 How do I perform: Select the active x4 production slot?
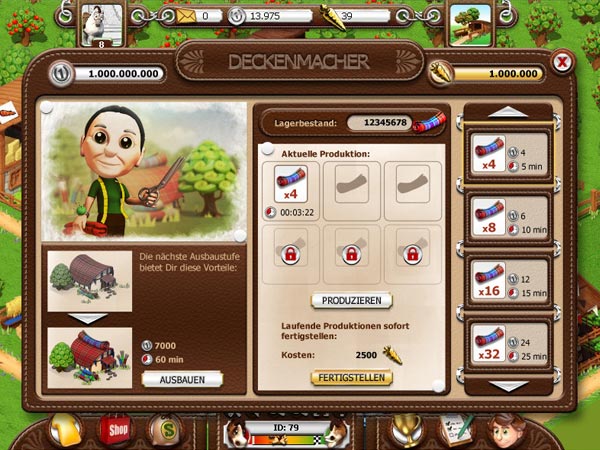290,192
